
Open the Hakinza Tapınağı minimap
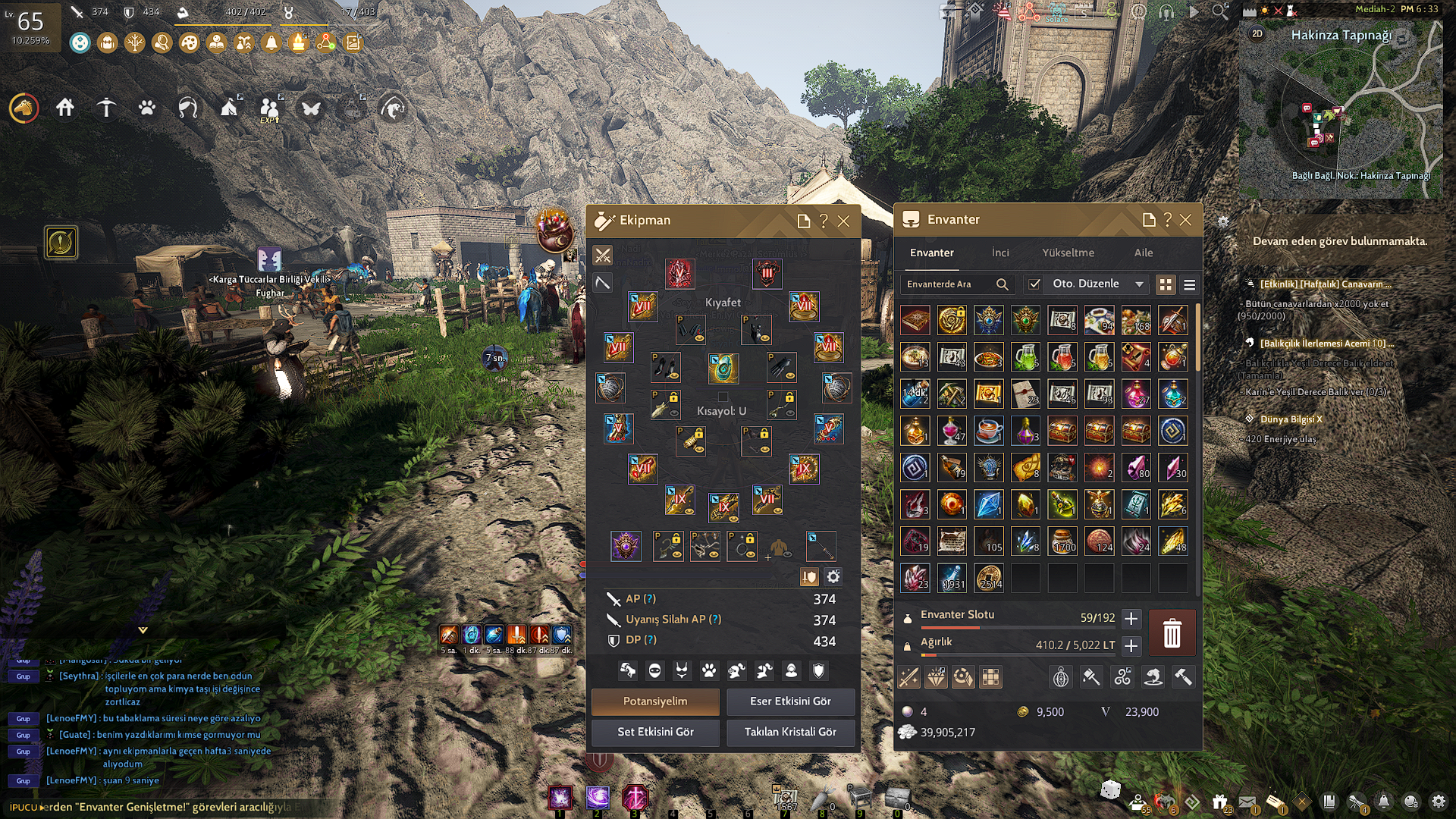pos(1340,110)
